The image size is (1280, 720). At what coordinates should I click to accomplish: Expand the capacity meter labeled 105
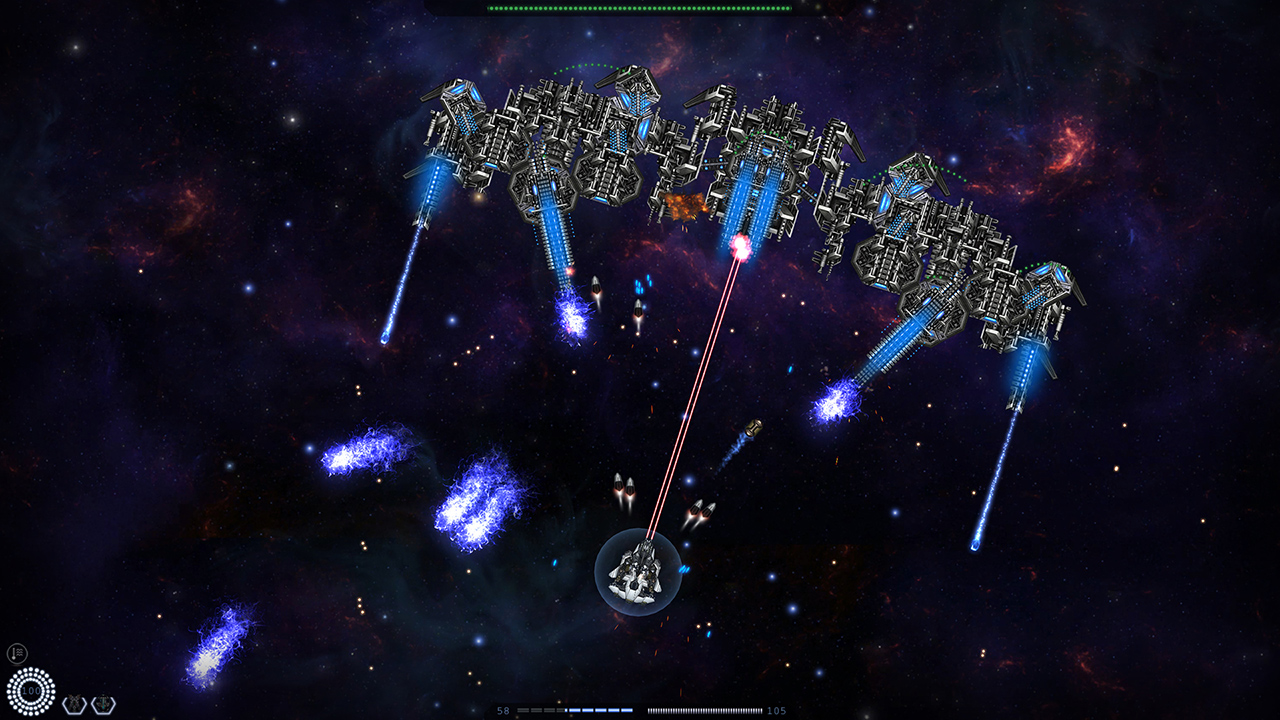705,710
